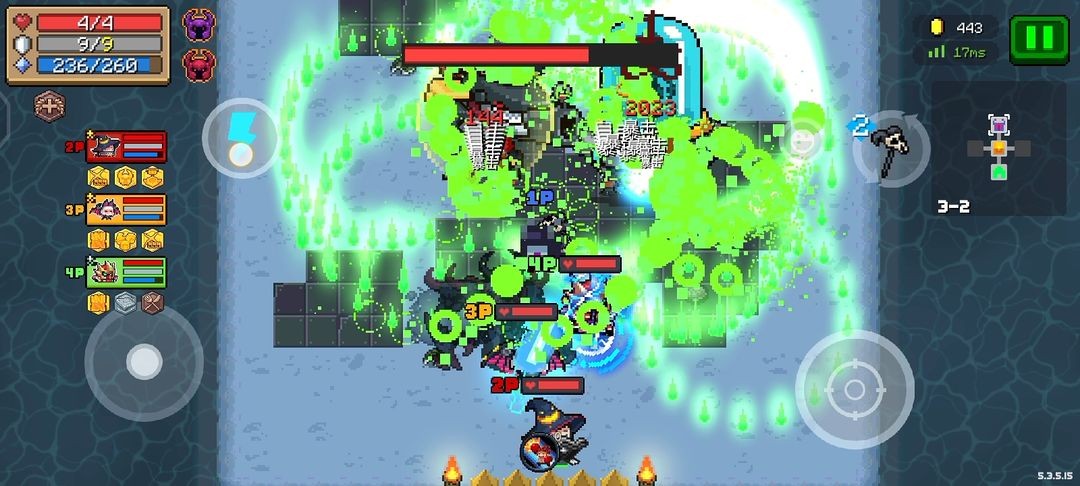Open the dungeon minimap
The image size is (1080, 486).
click(x=998, y=149)
